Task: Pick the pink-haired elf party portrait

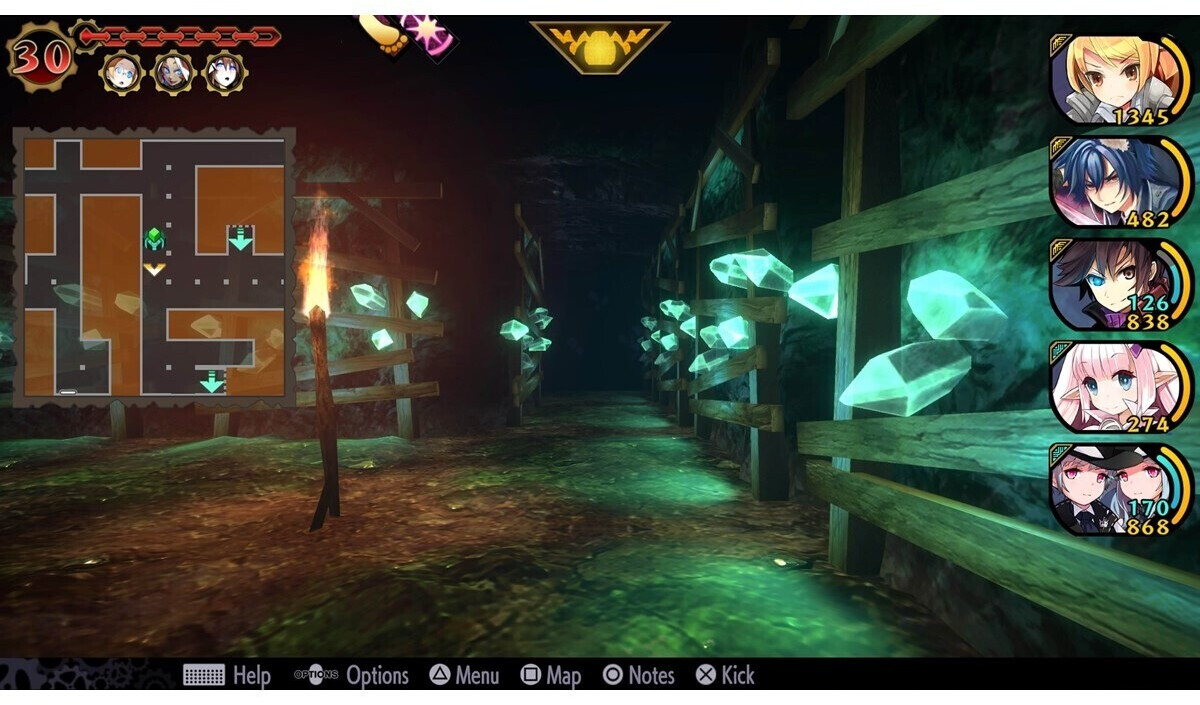Action: pos(1119,387)
